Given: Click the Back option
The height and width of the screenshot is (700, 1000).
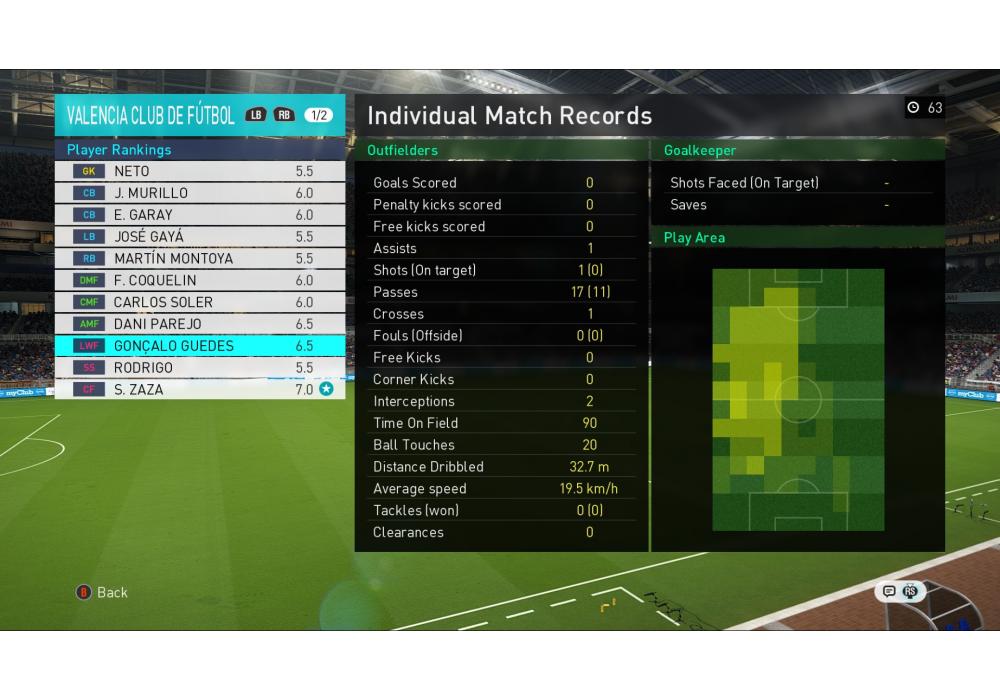Looking at the screenshot, I should click(x=103, y=592).
